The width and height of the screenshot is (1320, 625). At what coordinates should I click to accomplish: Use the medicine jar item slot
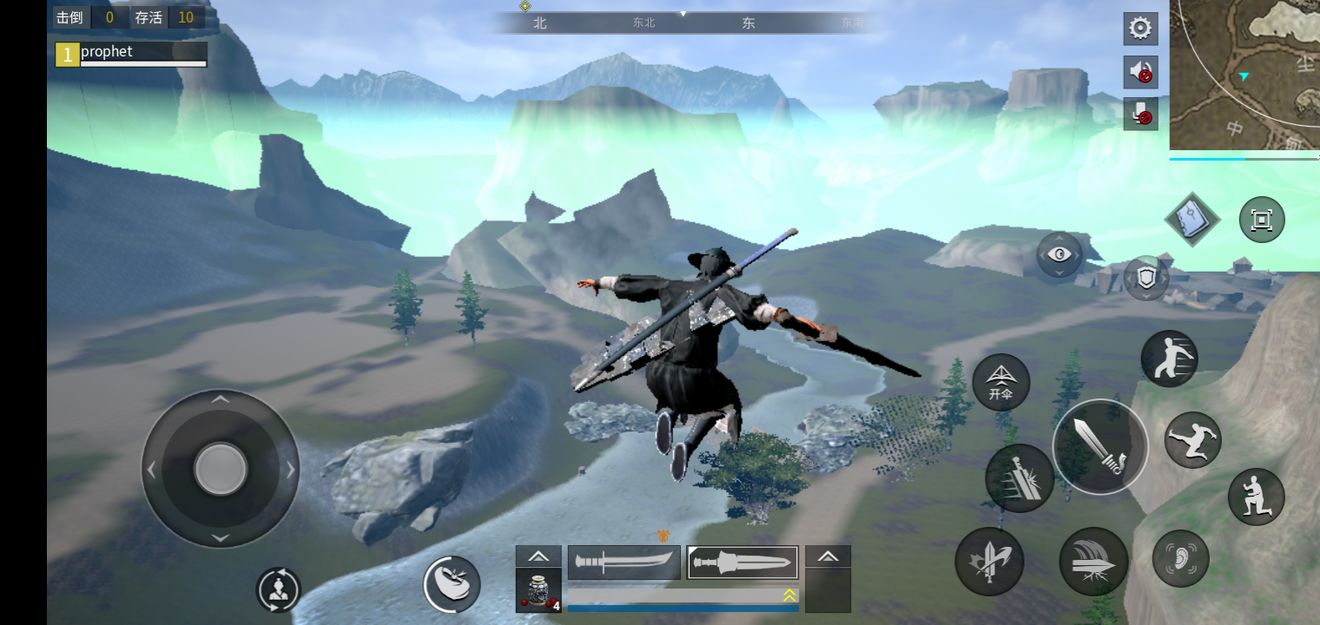(x=538, y=590)
